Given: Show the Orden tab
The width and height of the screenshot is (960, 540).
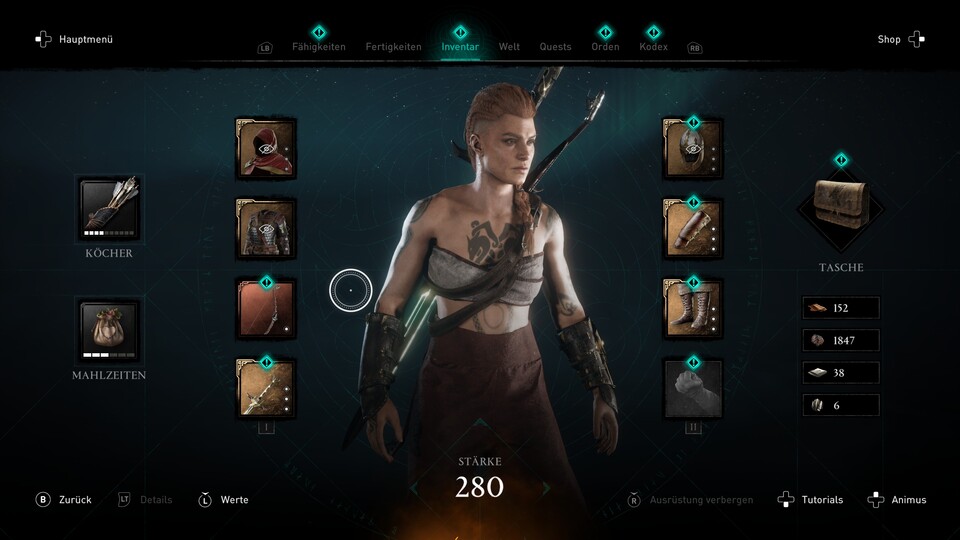Looking at the screenshot, I should point(605,47).
